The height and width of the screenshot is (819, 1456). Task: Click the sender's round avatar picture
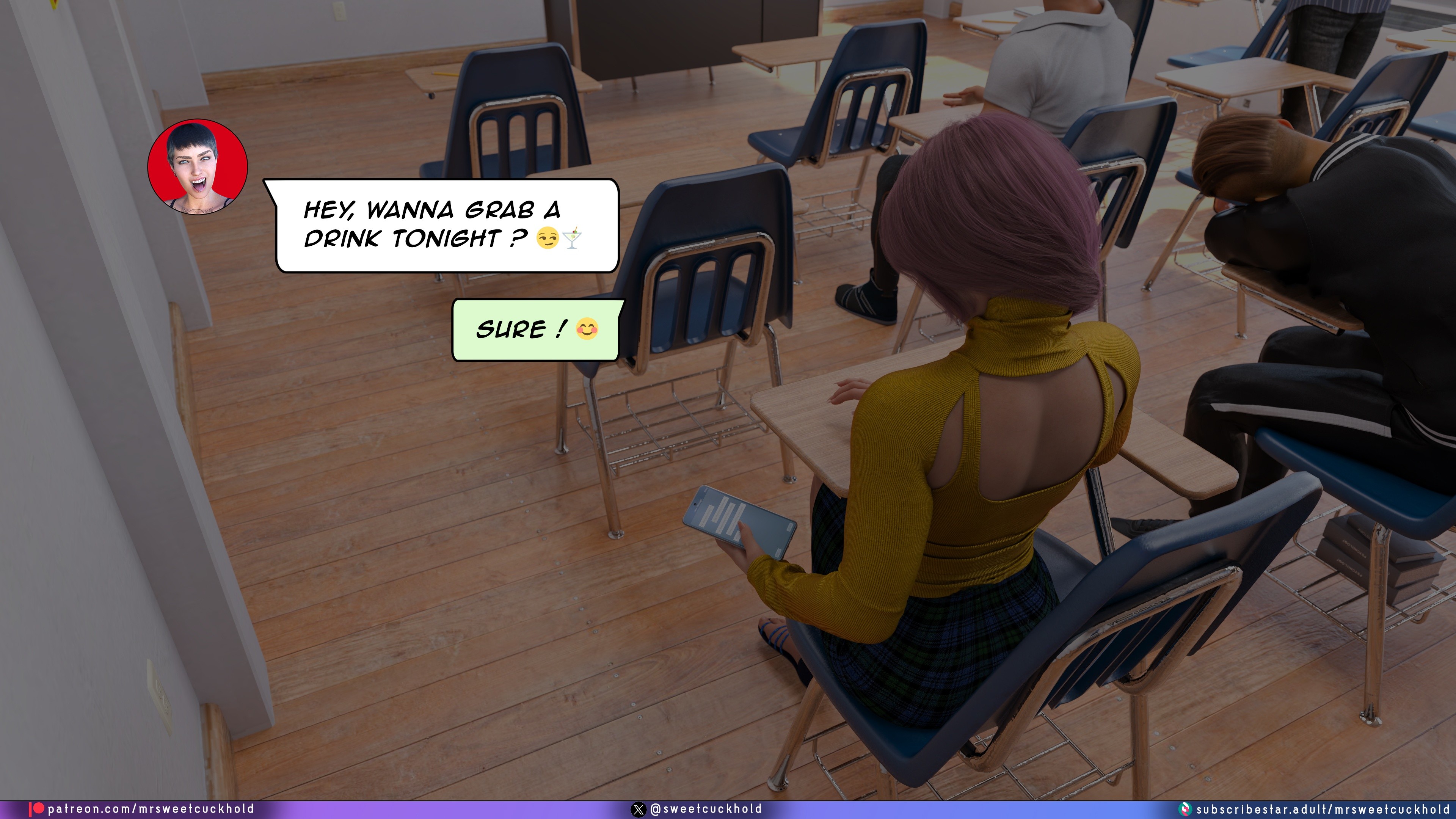[x=197, y=167]
